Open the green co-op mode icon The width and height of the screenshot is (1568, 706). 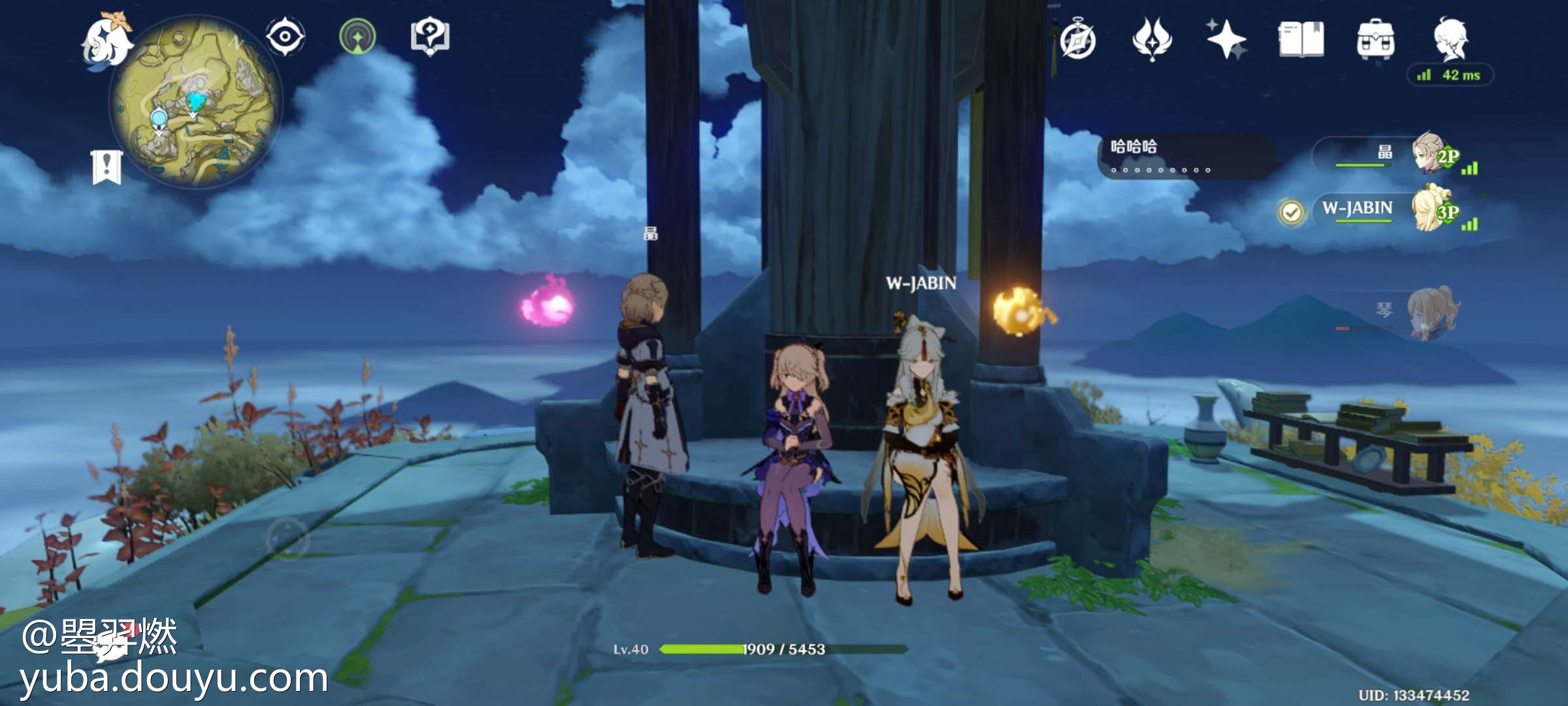(x=357, y=37)
